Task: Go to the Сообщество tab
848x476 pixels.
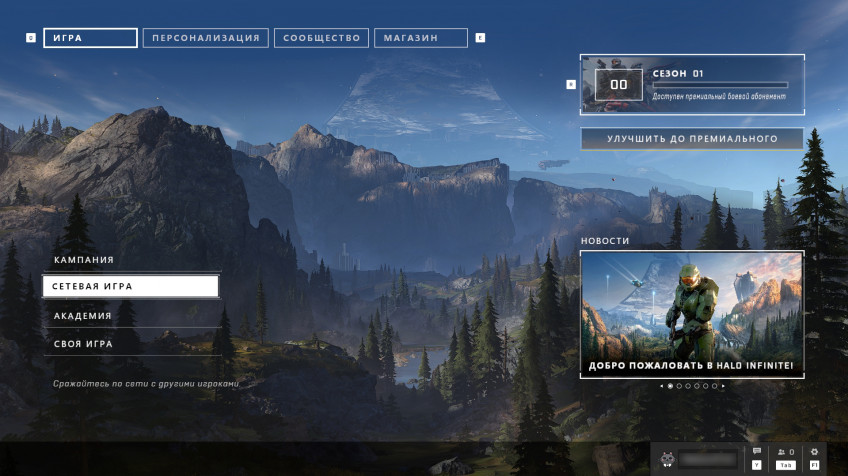Action: [x=321, y=38]
